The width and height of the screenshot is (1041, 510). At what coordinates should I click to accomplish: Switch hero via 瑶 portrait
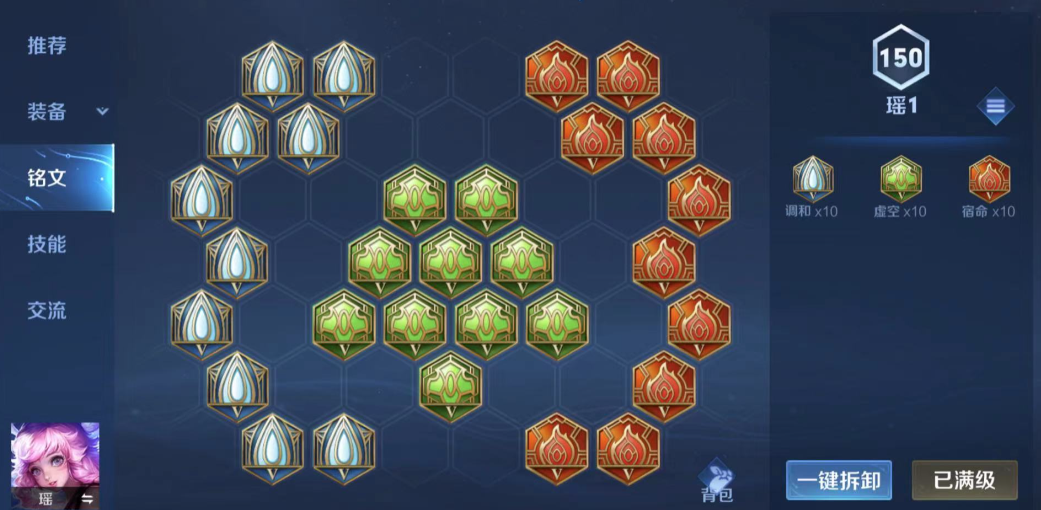[x=55, y=465]
